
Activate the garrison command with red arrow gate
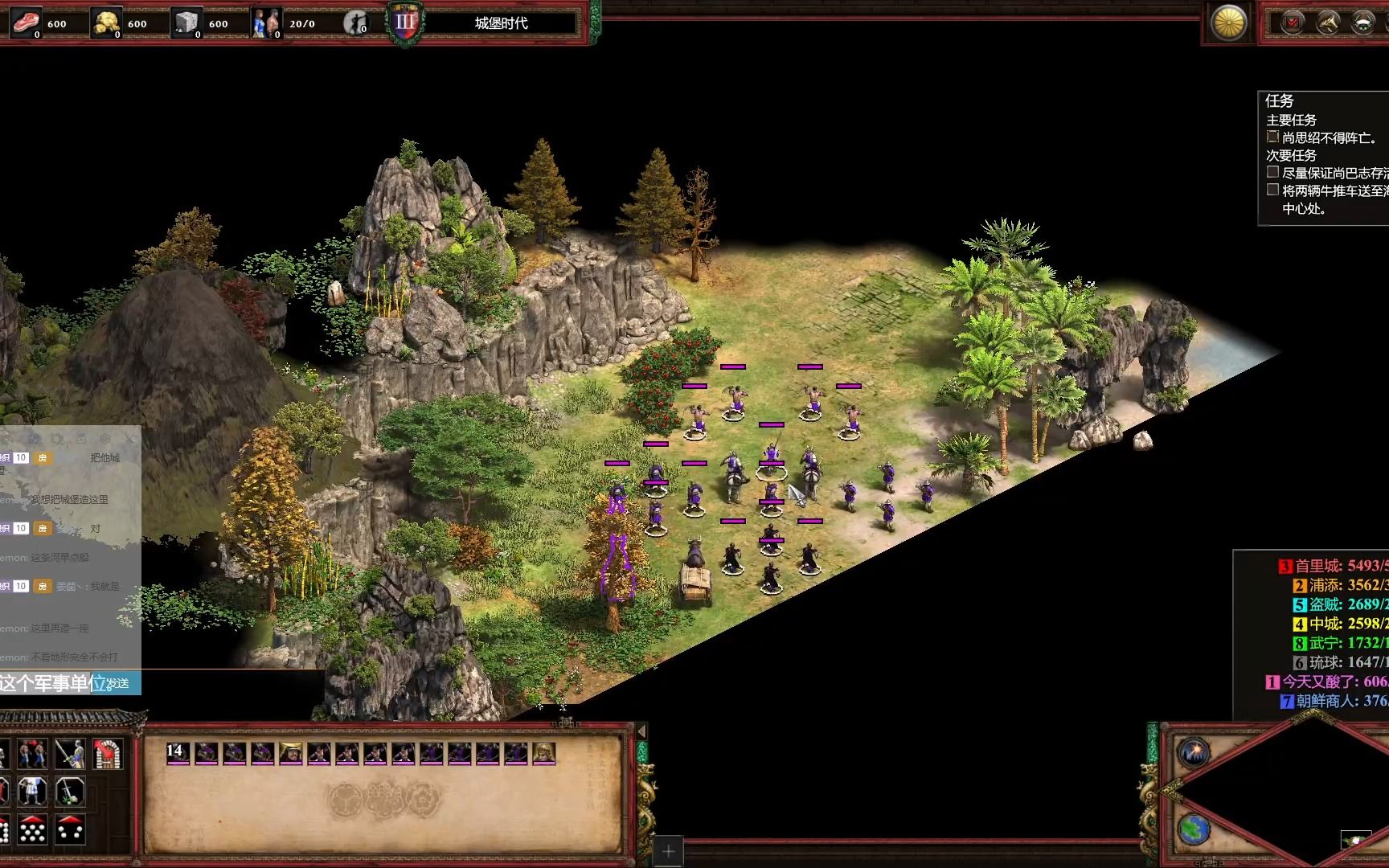pos(108,754)
